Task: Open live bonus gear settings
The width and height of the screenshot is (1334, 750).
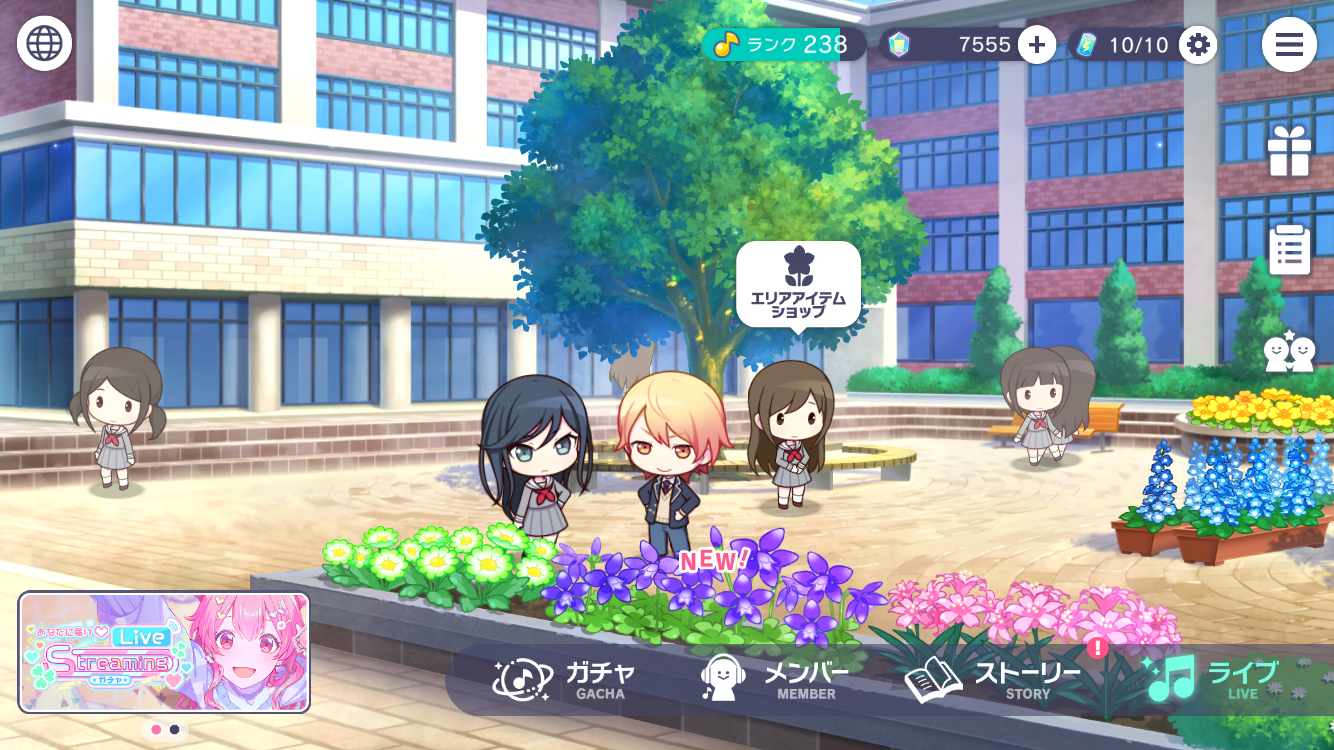Action: [x=1197, y=44]
